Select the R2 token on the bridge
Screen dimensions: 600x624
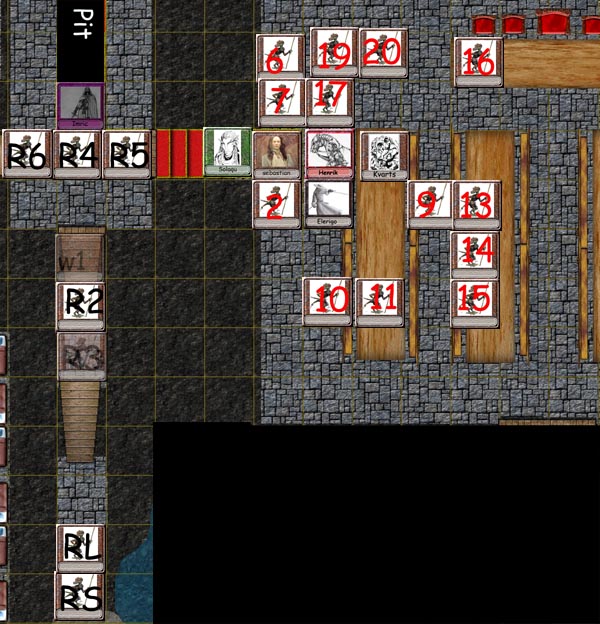coord(81,302)
